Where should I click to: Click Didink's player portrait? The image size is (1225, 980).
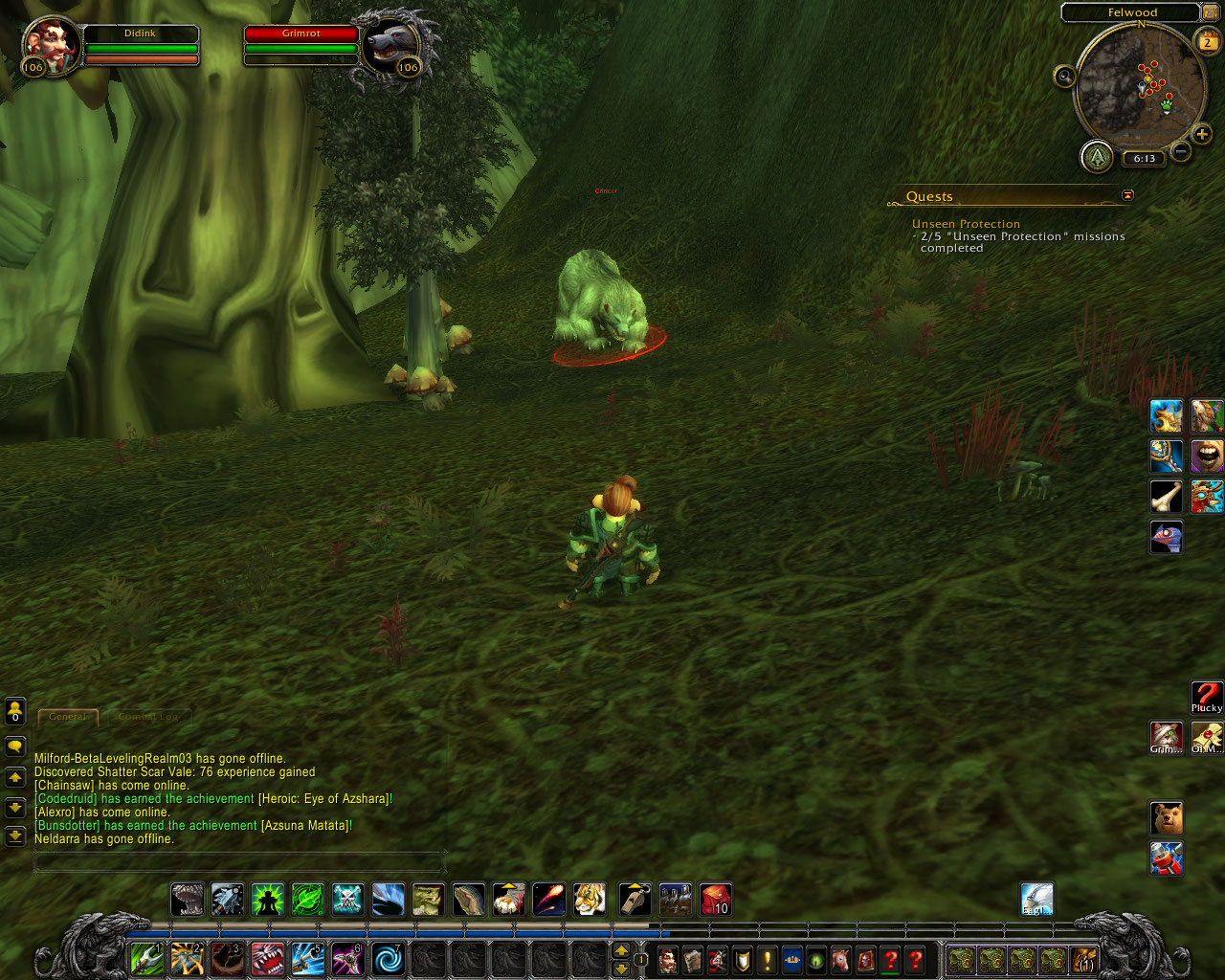pos(52,45)
